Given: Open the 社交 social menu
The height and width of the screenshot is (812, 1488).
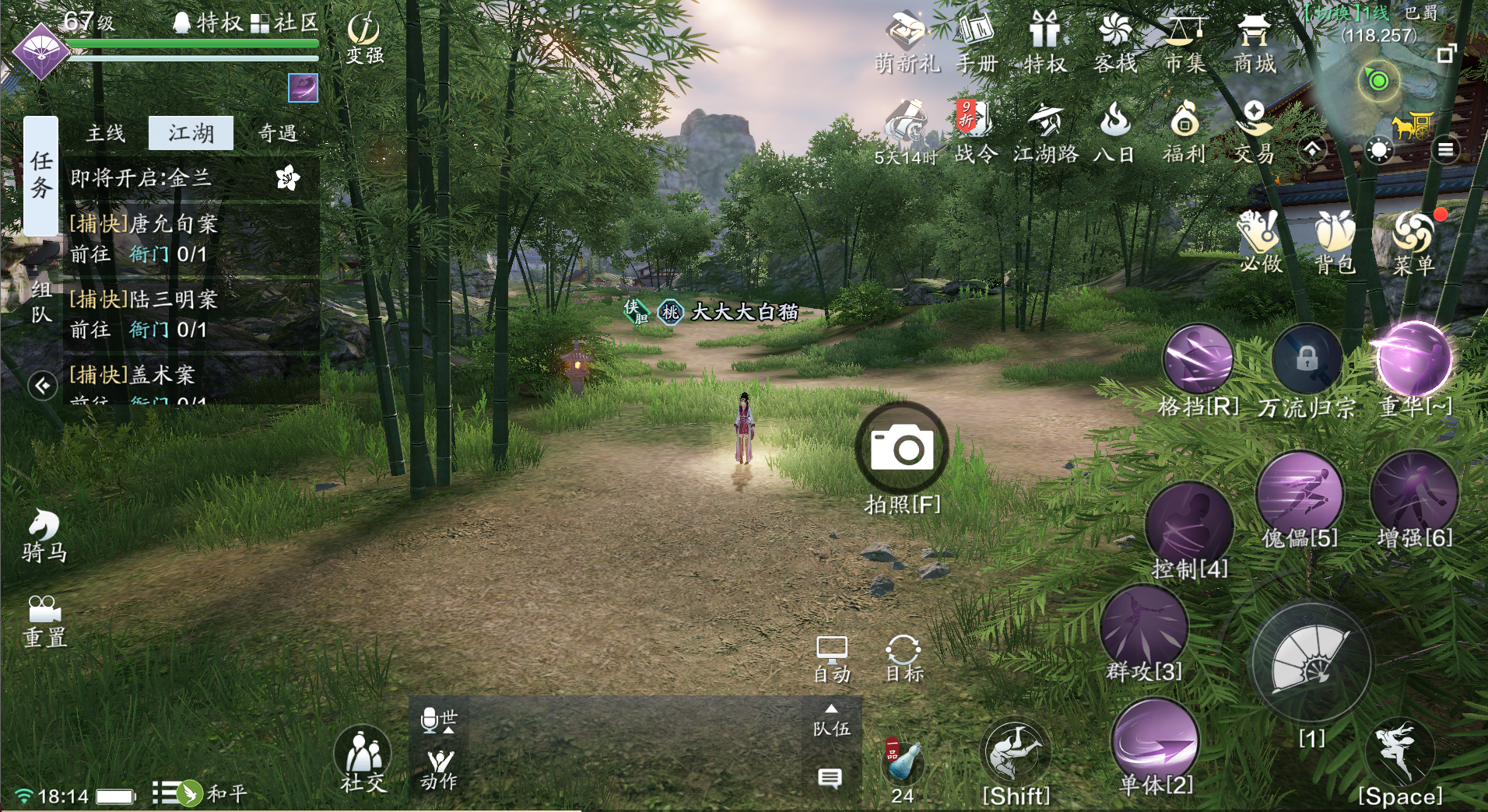Looking at the screenshot, I should (x=363, y=758).
